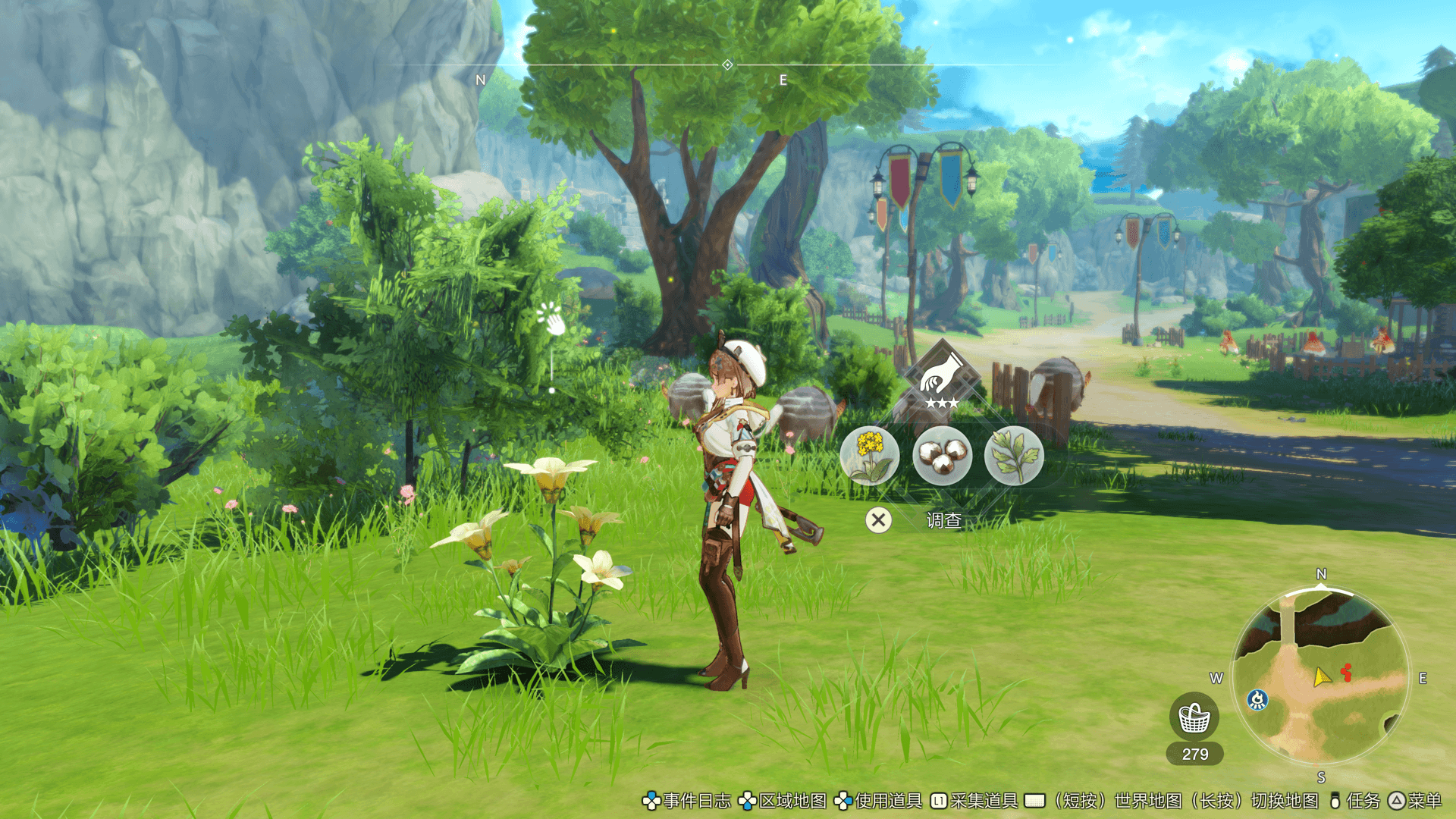Click the hand gathering tool diamond icon
The image size is (1456, 819).
coord(942,378)
